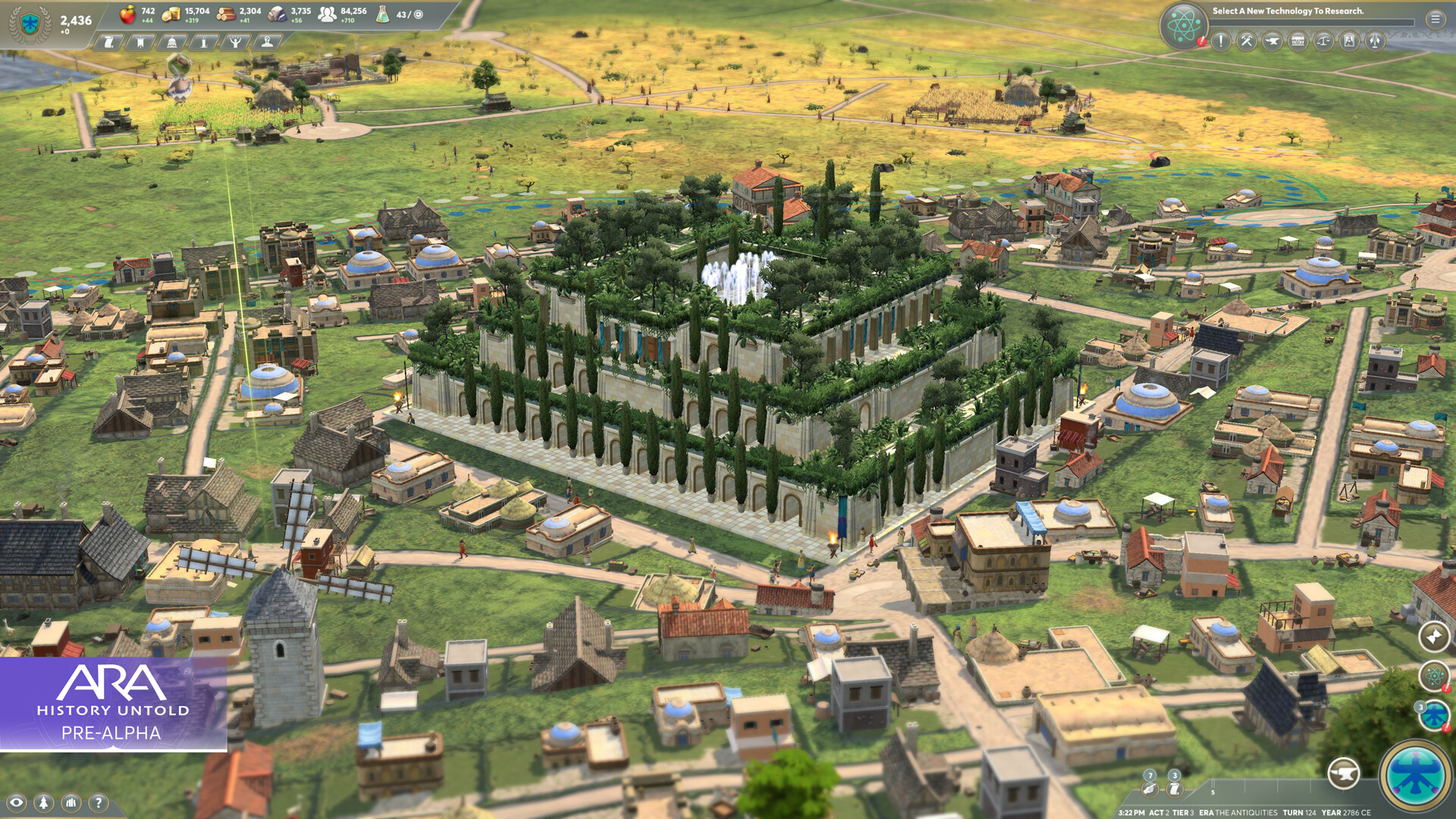1456x819 pixels.
Task: Toggle the eye visibility icon bottom left
Action: (x=17, y=802)
